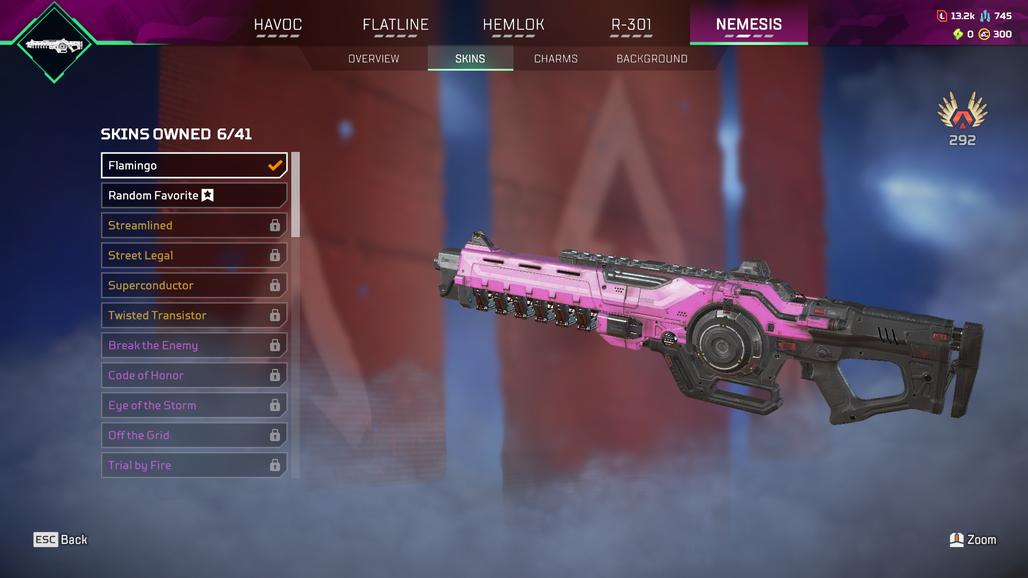The width and height of the screenshot is (1028, 578).
Task: Select the locked Streamlined skin
Action: click(x=194, y=225)
